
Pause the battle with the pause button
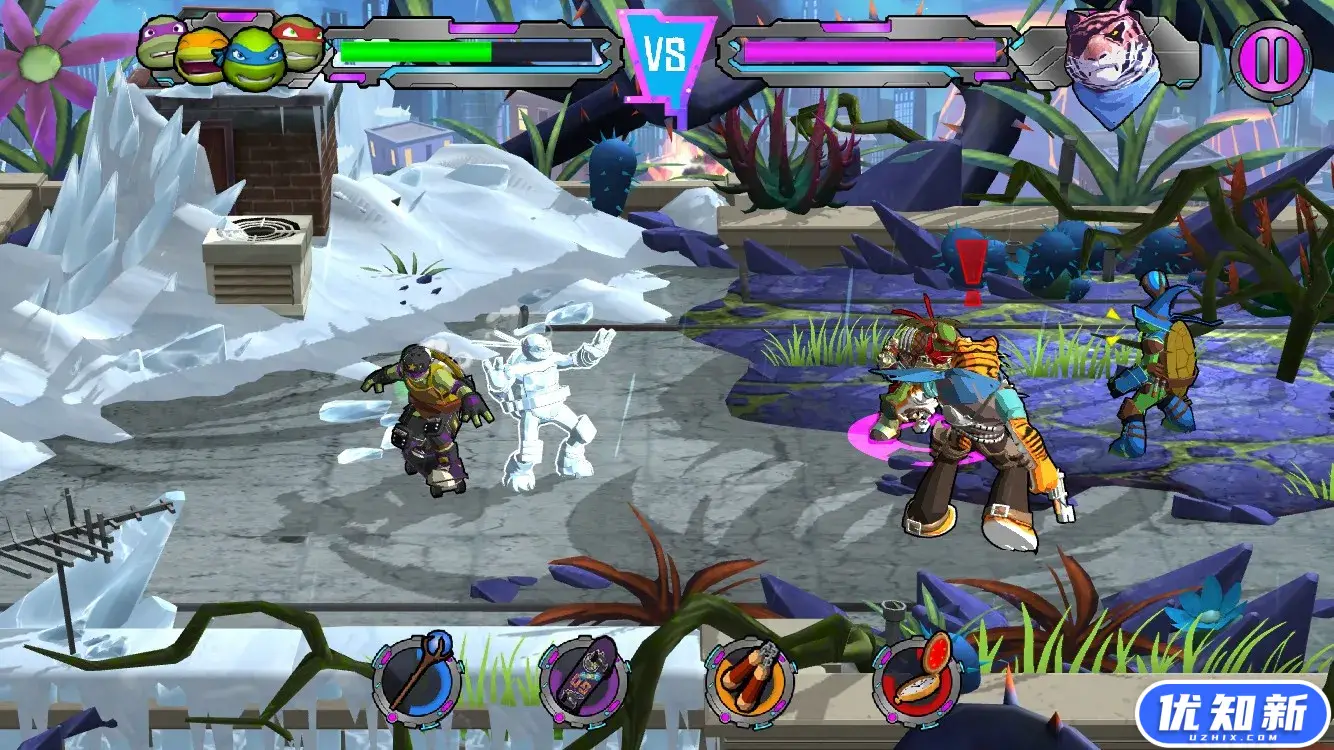point(1271,59)
